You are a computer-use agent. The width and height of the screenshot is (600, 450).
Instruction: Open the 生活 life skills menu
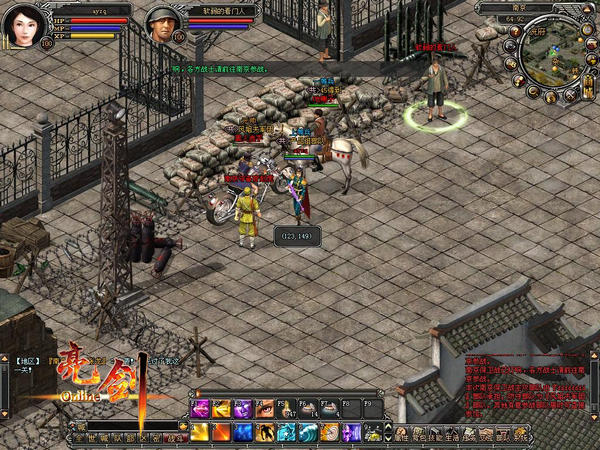point(452,437)
